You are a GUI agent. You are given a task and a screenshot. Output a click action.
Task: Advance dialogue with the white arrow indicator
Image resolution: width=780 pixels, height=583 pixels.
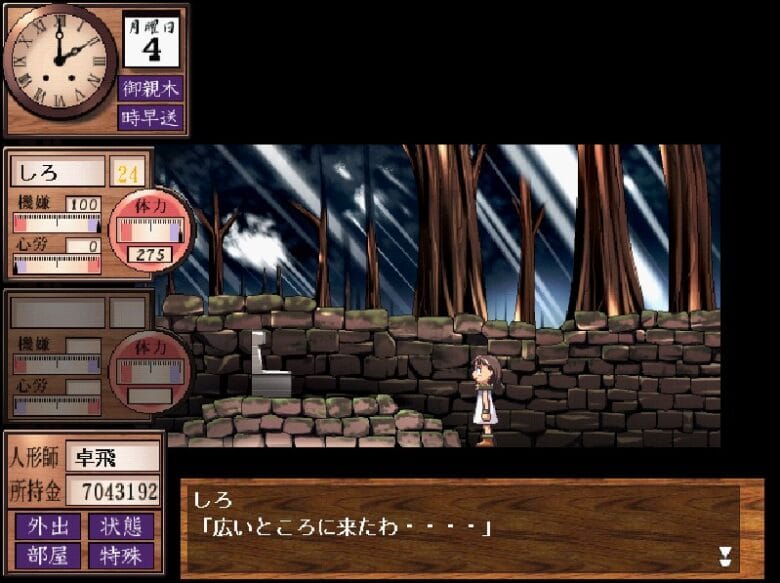[x=725, y=555]
